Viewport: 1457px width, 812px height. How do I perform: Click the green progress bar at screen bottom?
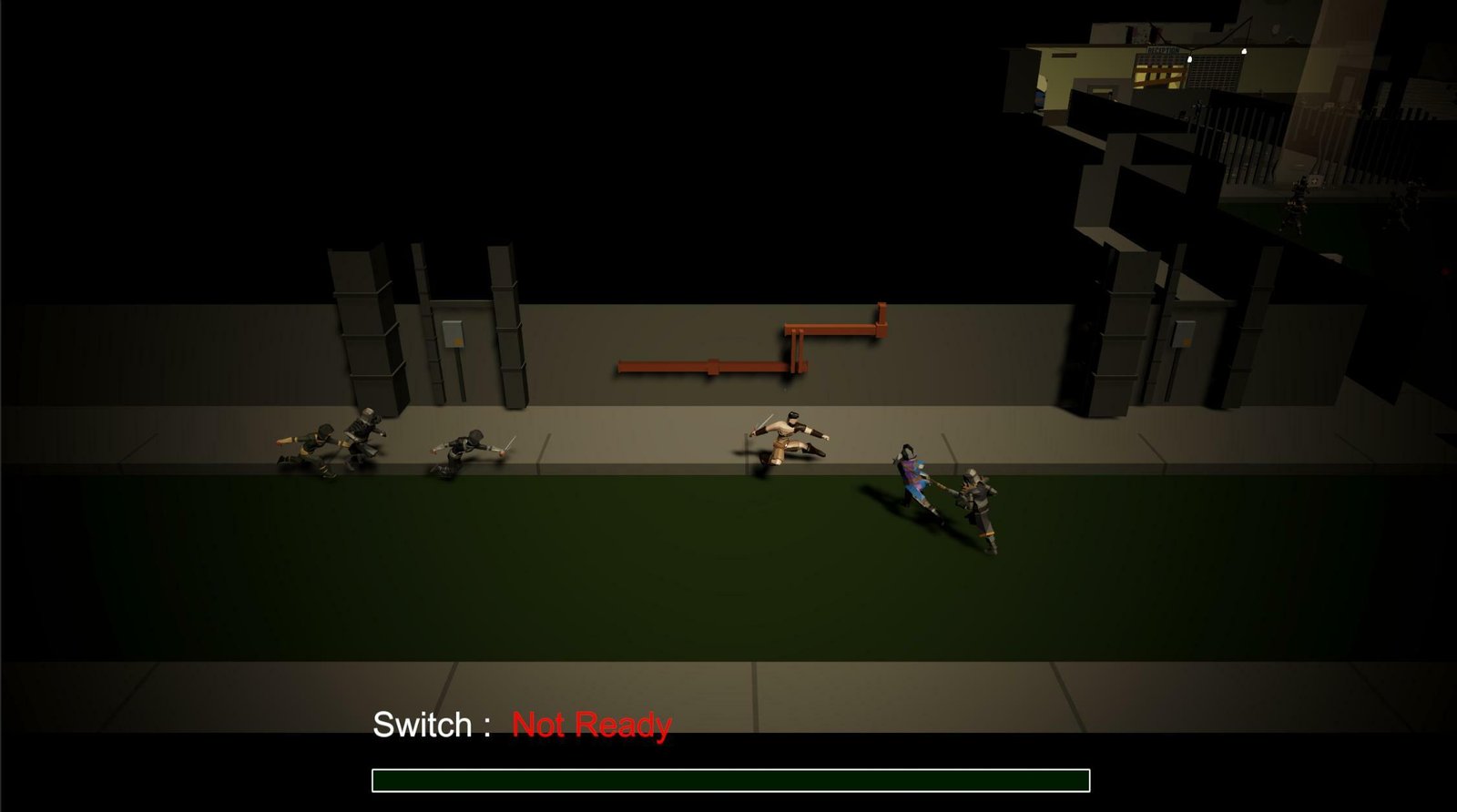coord(728,780)
